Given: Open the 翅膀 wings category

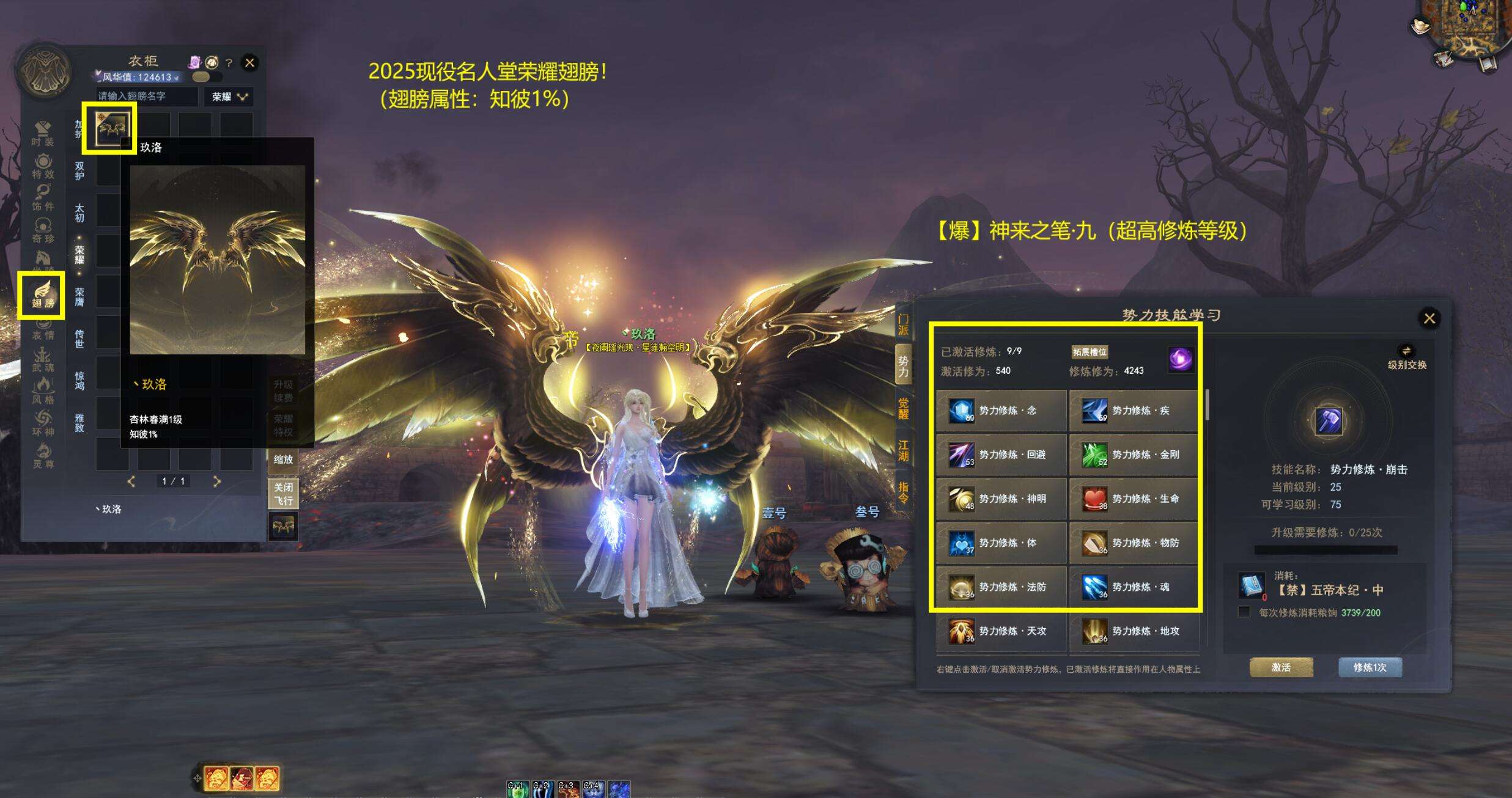Looking at the screenshot, I should point(42,295).
